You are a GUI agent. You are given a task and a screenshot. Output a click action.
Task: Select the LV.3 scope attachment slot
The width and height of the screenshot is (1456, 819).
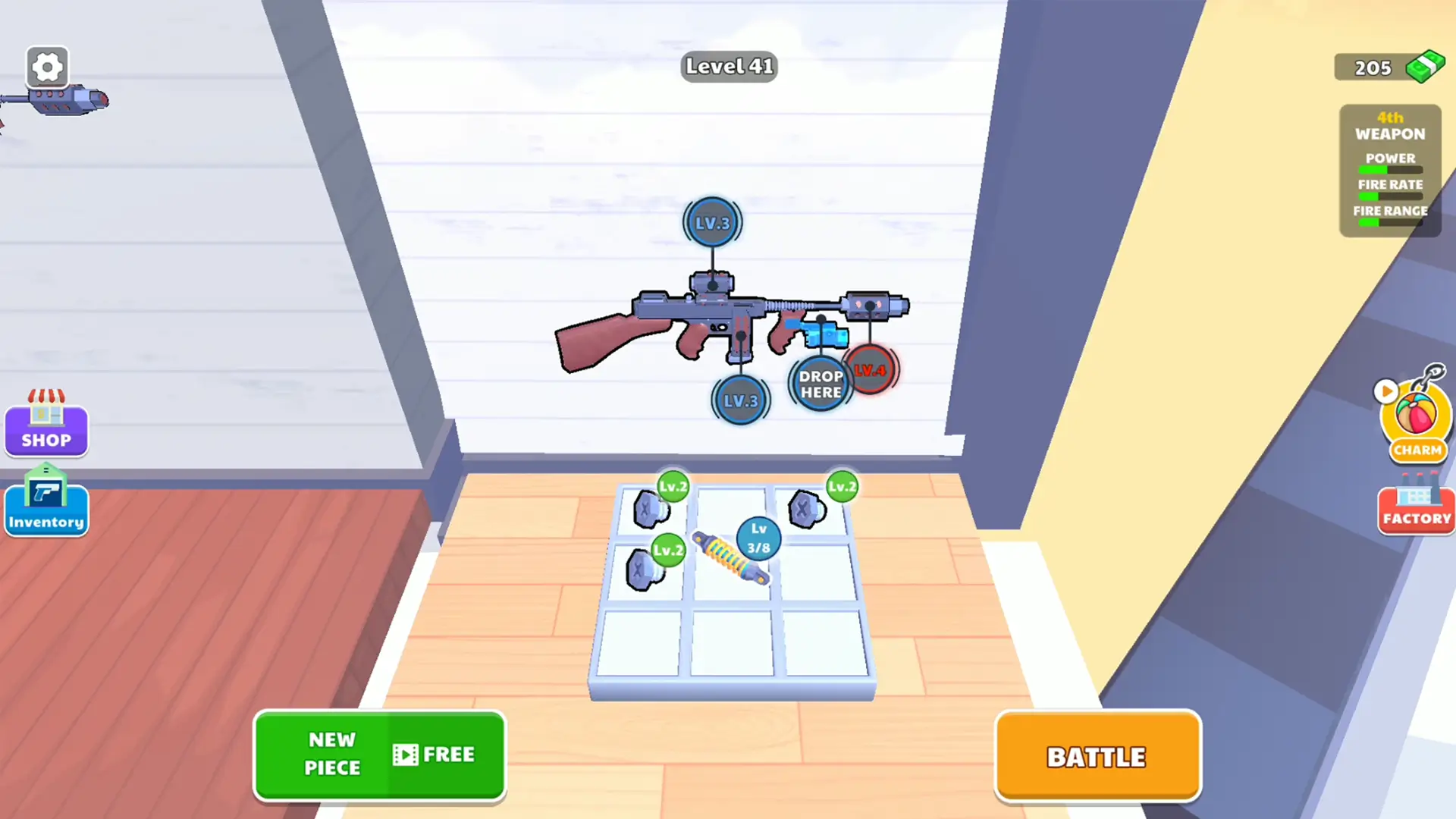point(711,222)
